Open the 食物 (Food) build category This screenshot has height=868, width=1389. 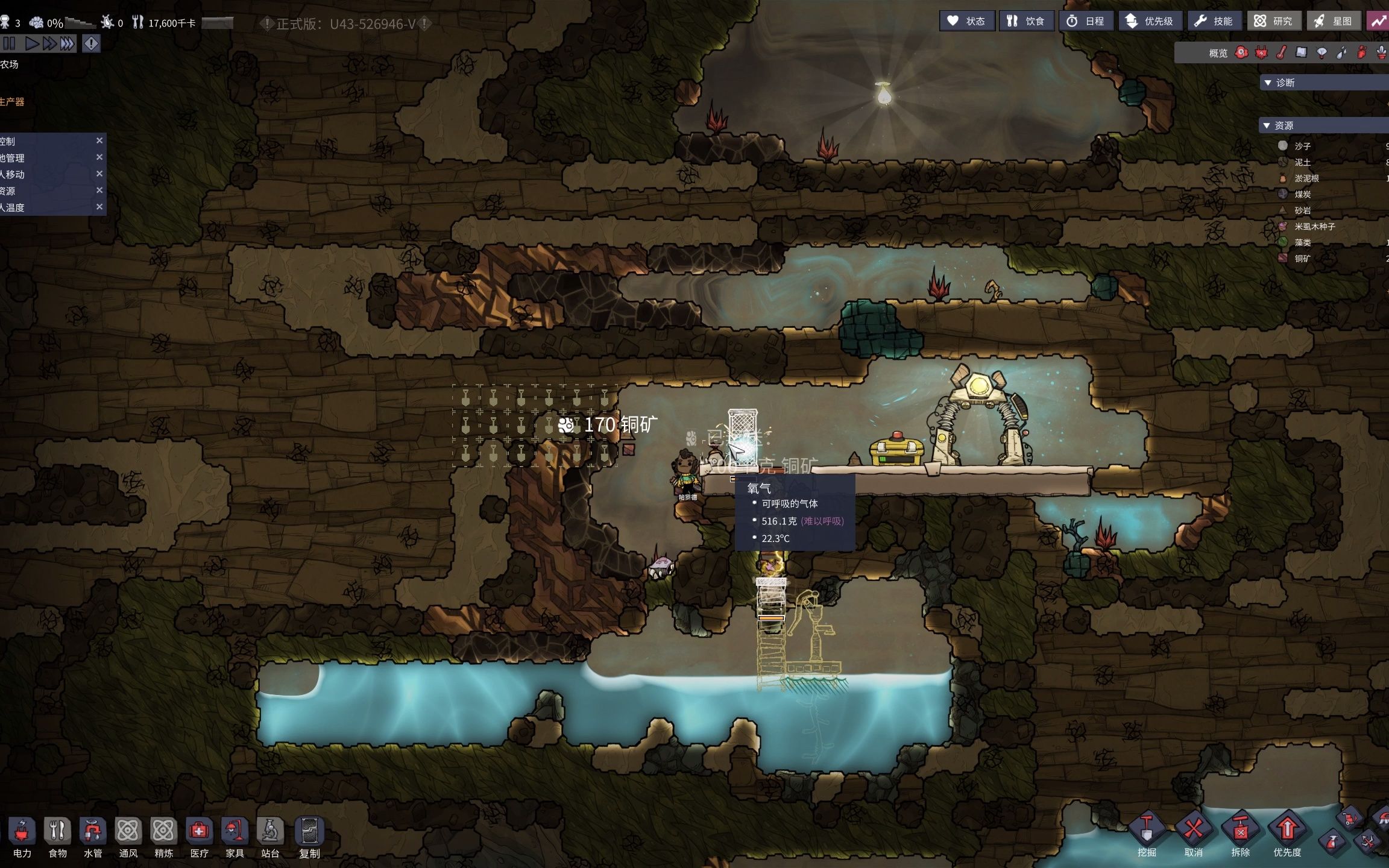point(57,837)
